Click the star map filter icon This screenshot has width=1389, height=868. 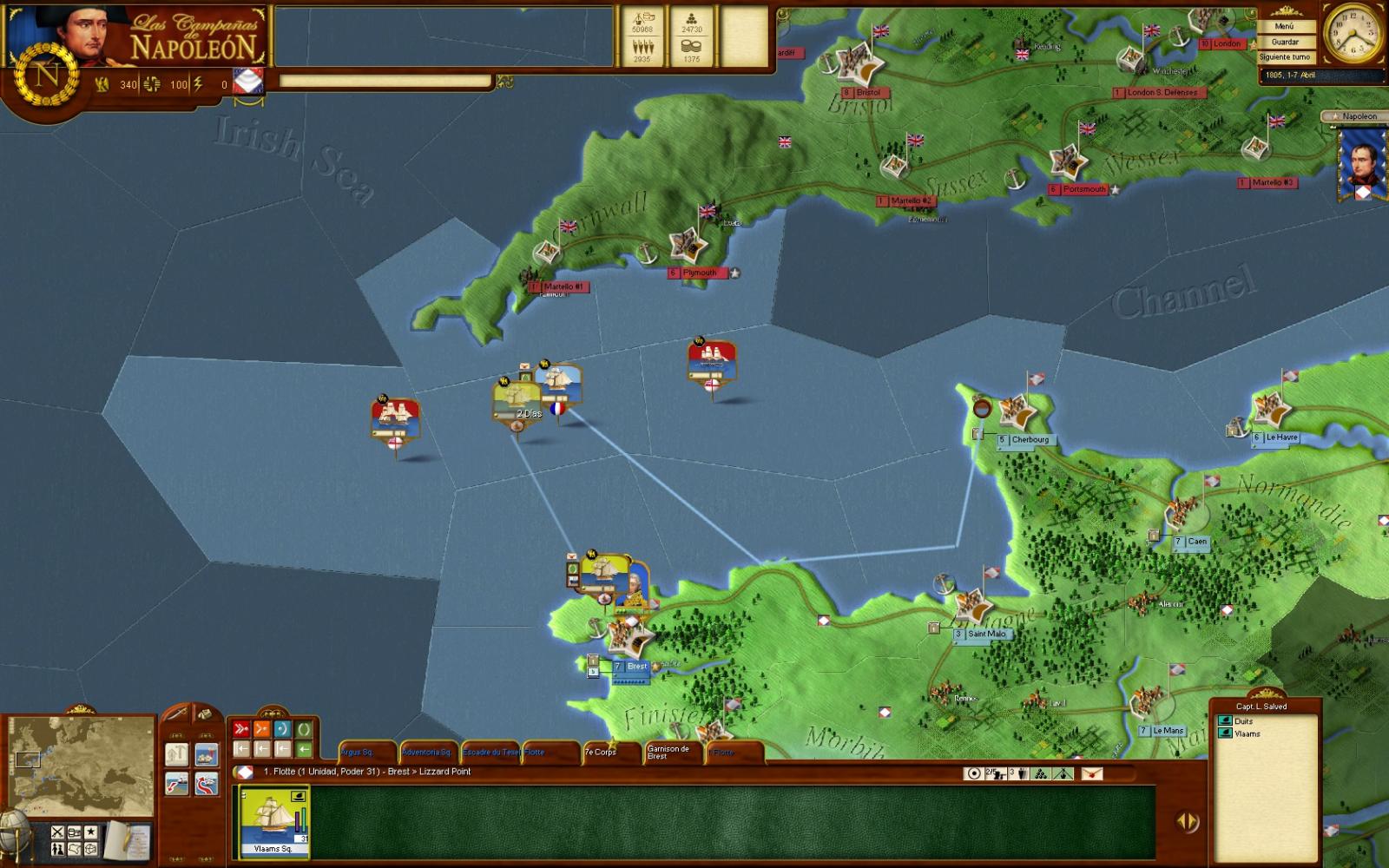(x=91, y=832)
